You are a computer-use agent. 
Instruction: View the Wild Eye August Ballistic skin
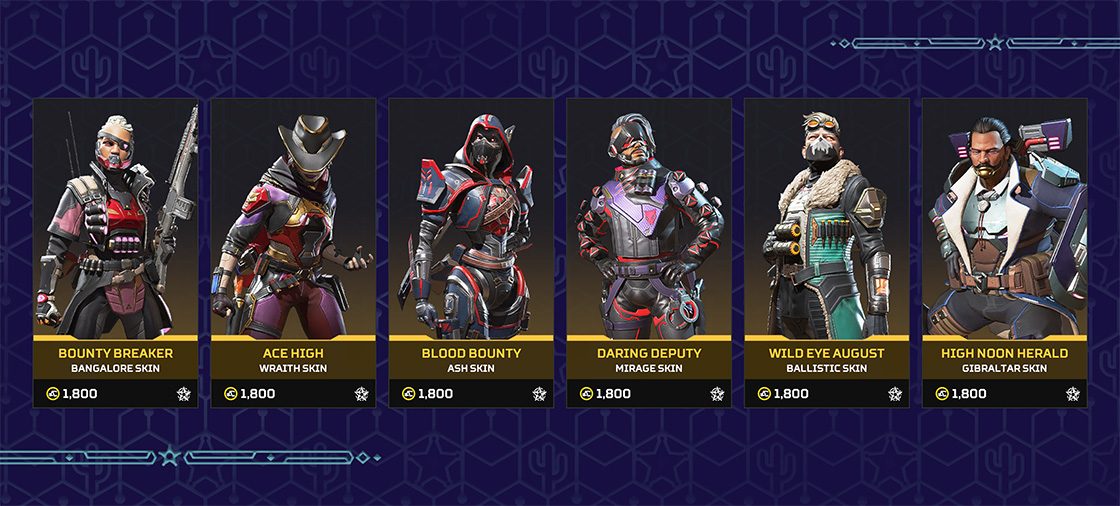pos(827,252)
